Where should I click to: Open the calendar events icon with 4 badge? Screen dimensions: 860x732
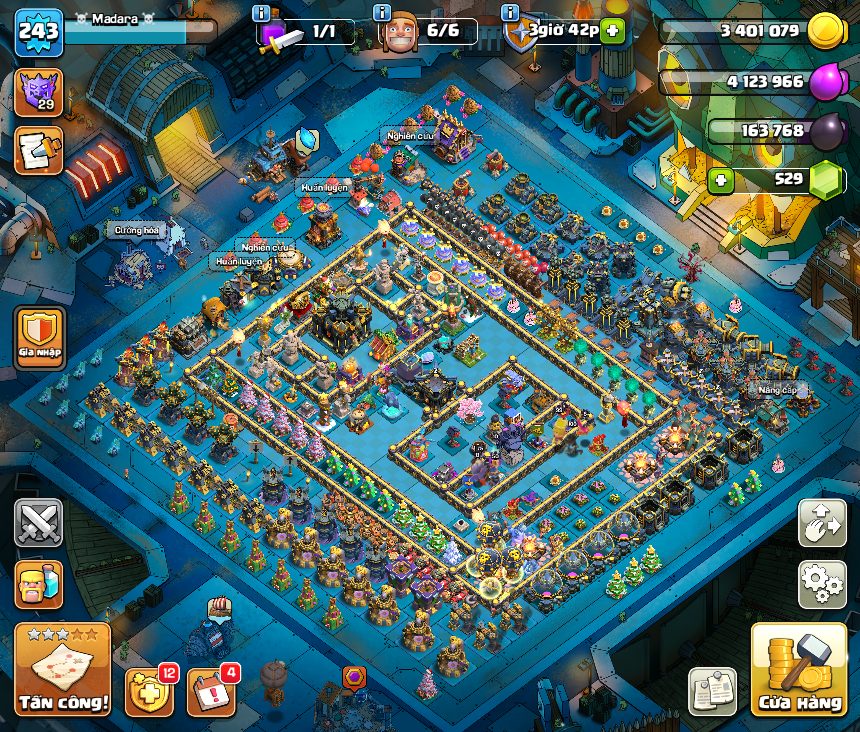tap(211, 690)
